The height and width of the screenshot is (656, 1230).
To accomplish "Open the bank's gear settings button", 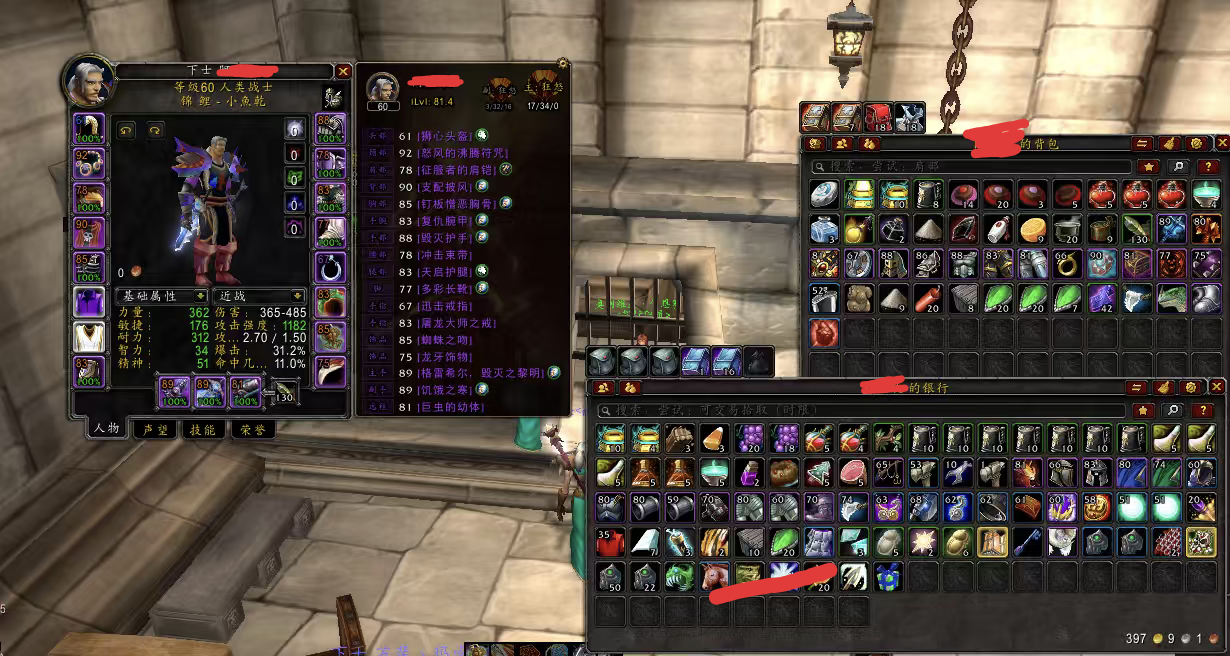I will click(1190, 387).
